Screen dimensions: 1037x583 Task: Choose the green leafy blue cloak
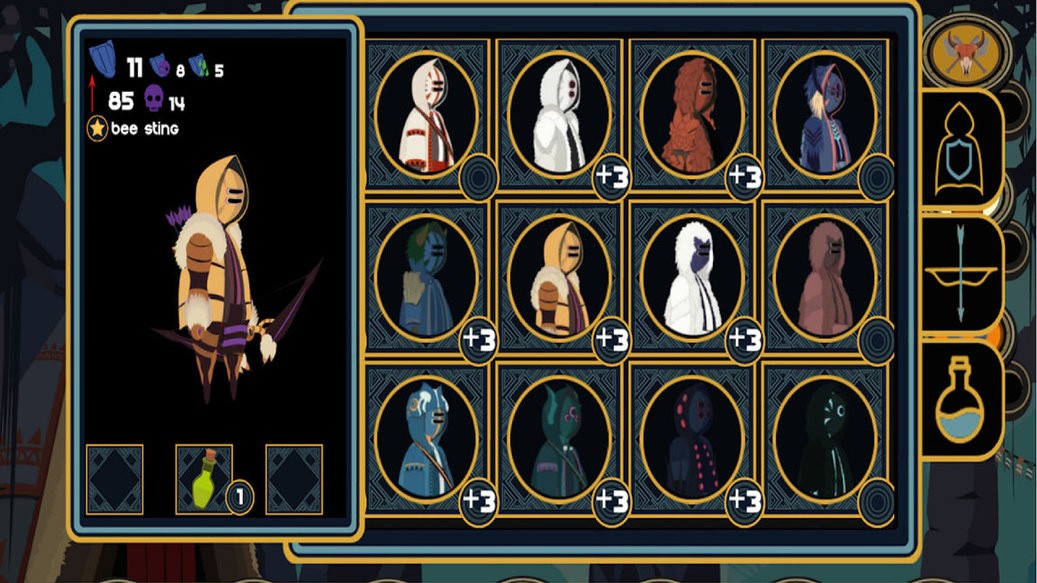(x=426, y=276)
